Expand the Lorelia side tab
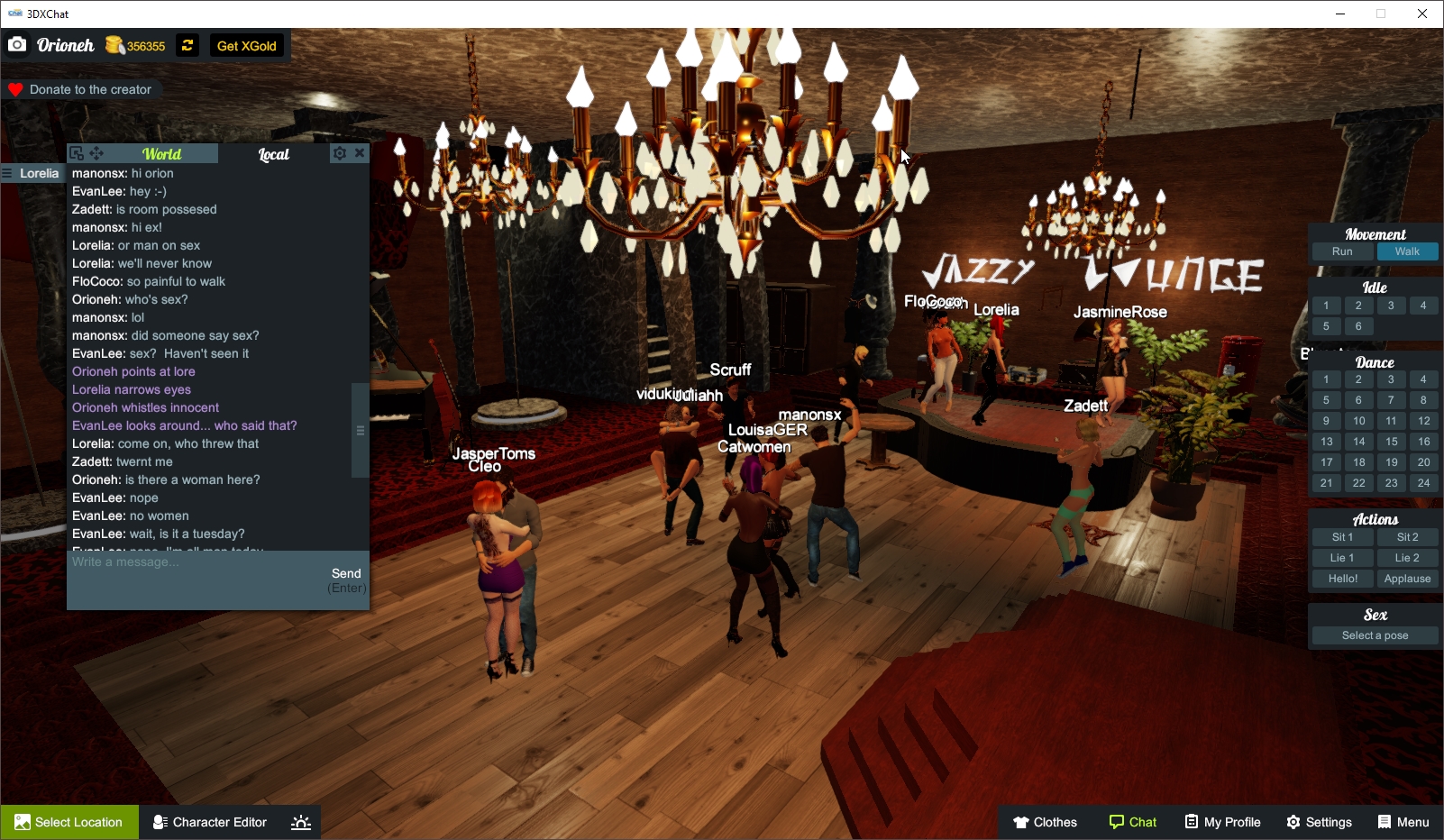This screenshot has height=840, width=1444. click(x=32, y=173)
